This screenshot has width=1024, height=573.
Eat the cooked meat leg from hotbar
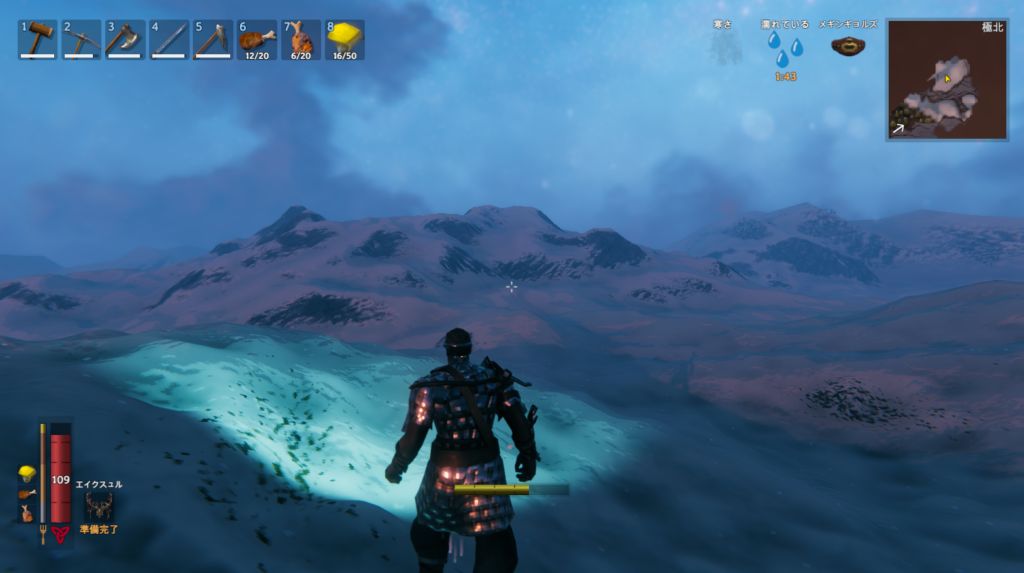[257, 39]
